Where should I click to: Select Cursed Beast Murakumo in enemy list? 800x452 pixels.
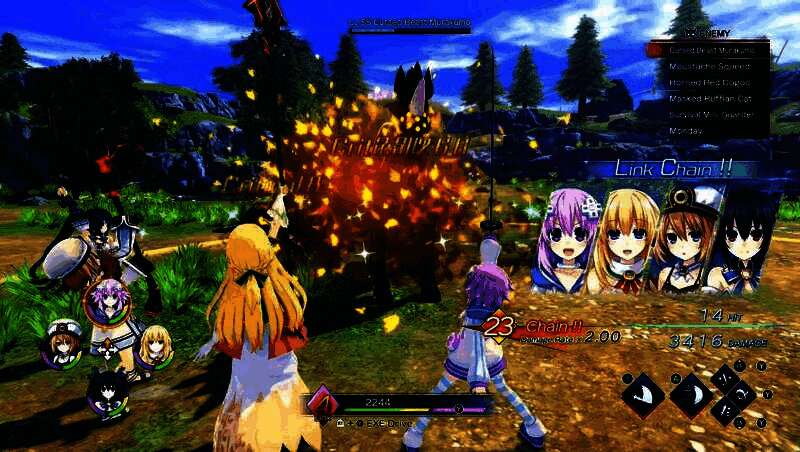[710, 49]
